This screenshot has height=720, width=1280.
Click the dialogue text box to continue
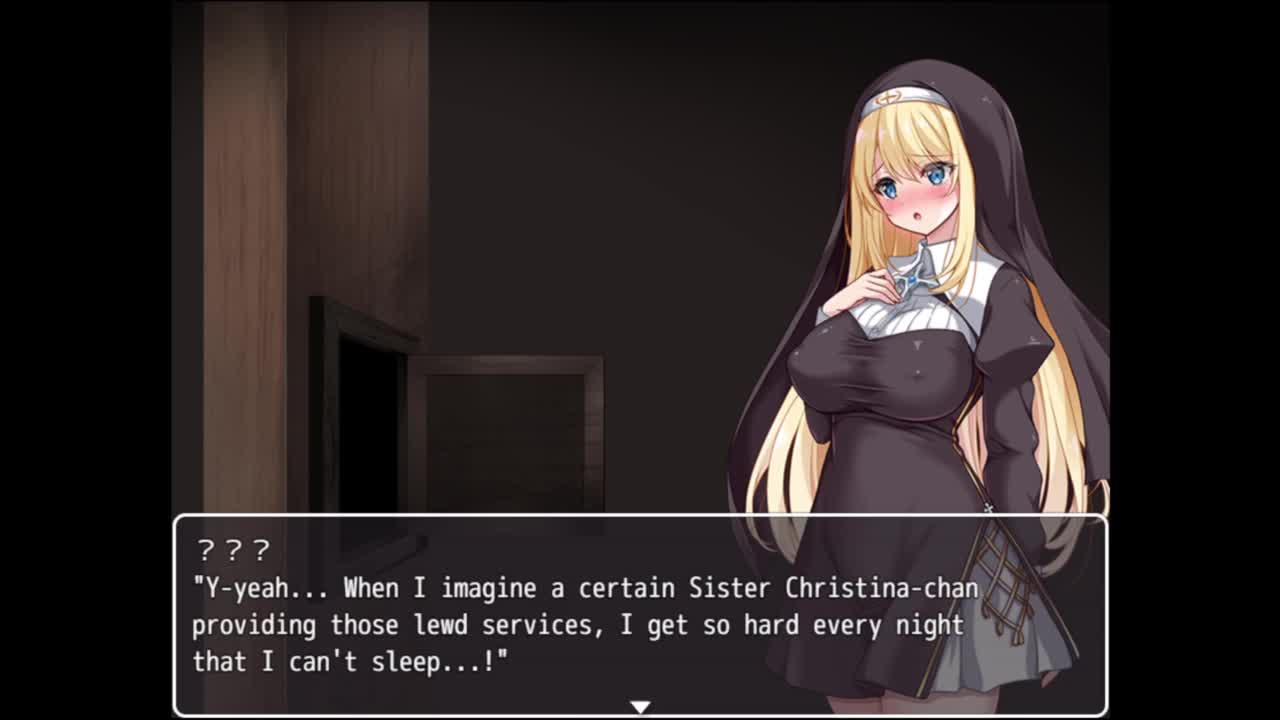[640, 613]
